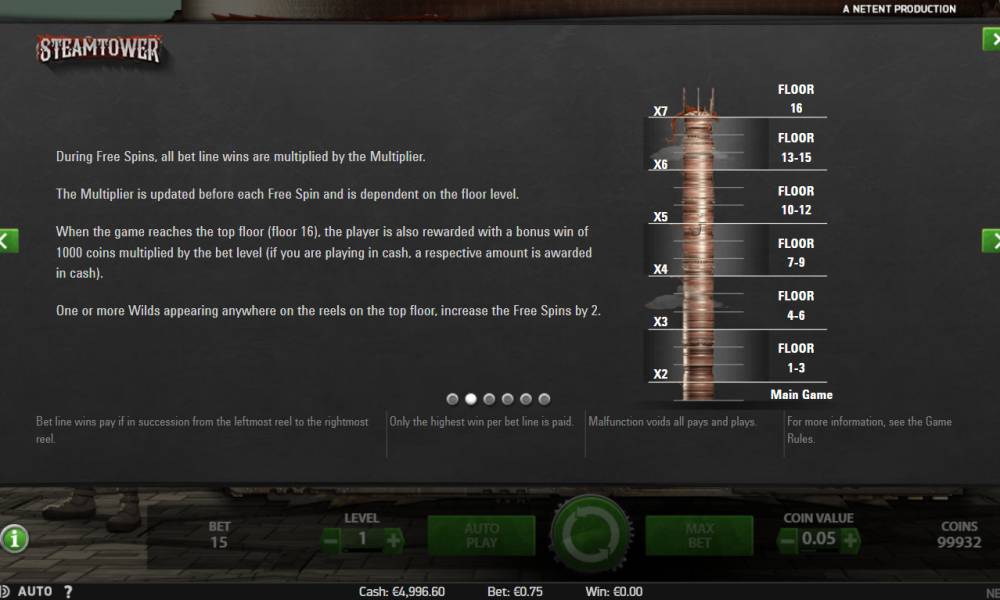Raise the coin value

pos(850,540)
